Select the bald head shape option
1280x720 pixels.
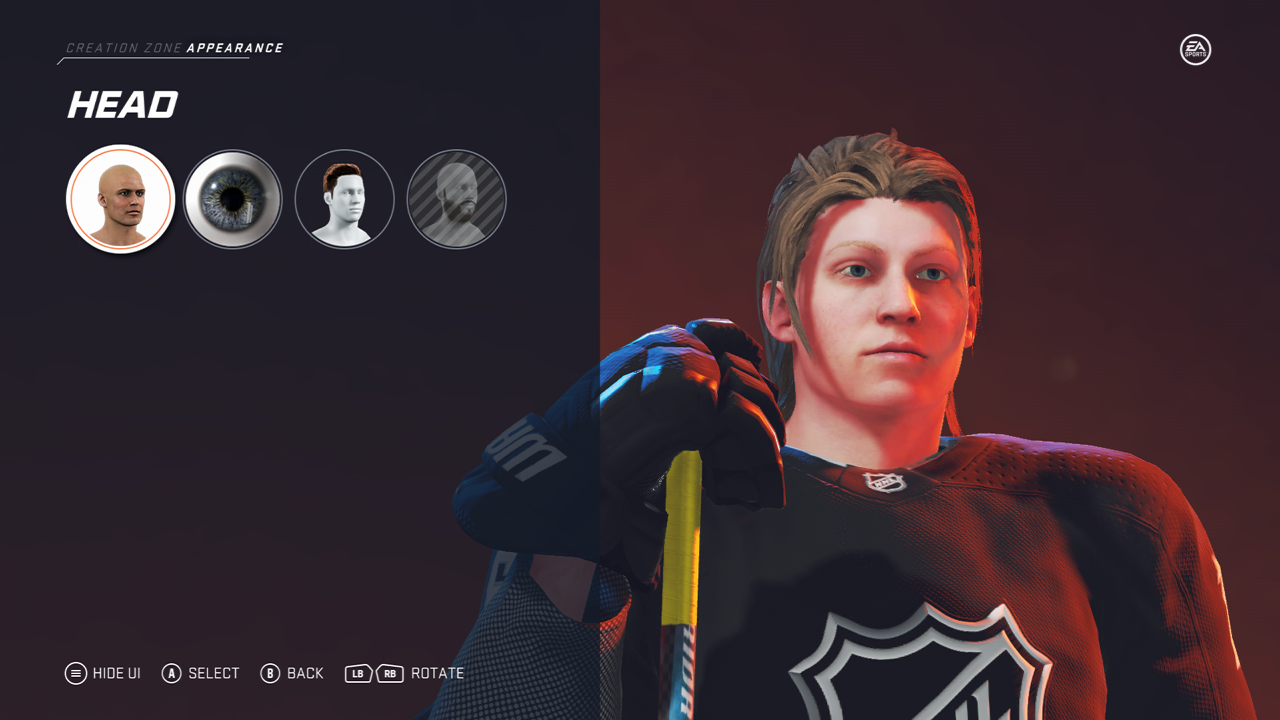[121, 199]
